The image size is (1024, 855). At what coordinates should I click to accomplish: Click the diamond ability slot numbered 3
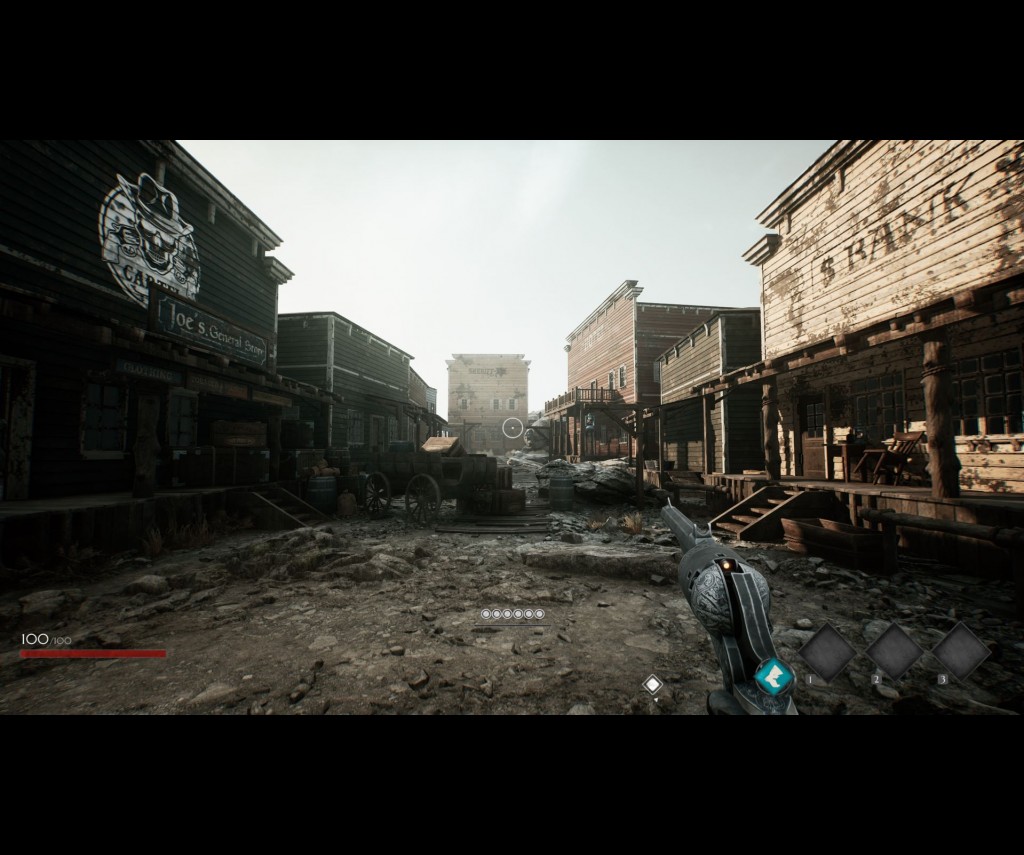tap(961, 652)
